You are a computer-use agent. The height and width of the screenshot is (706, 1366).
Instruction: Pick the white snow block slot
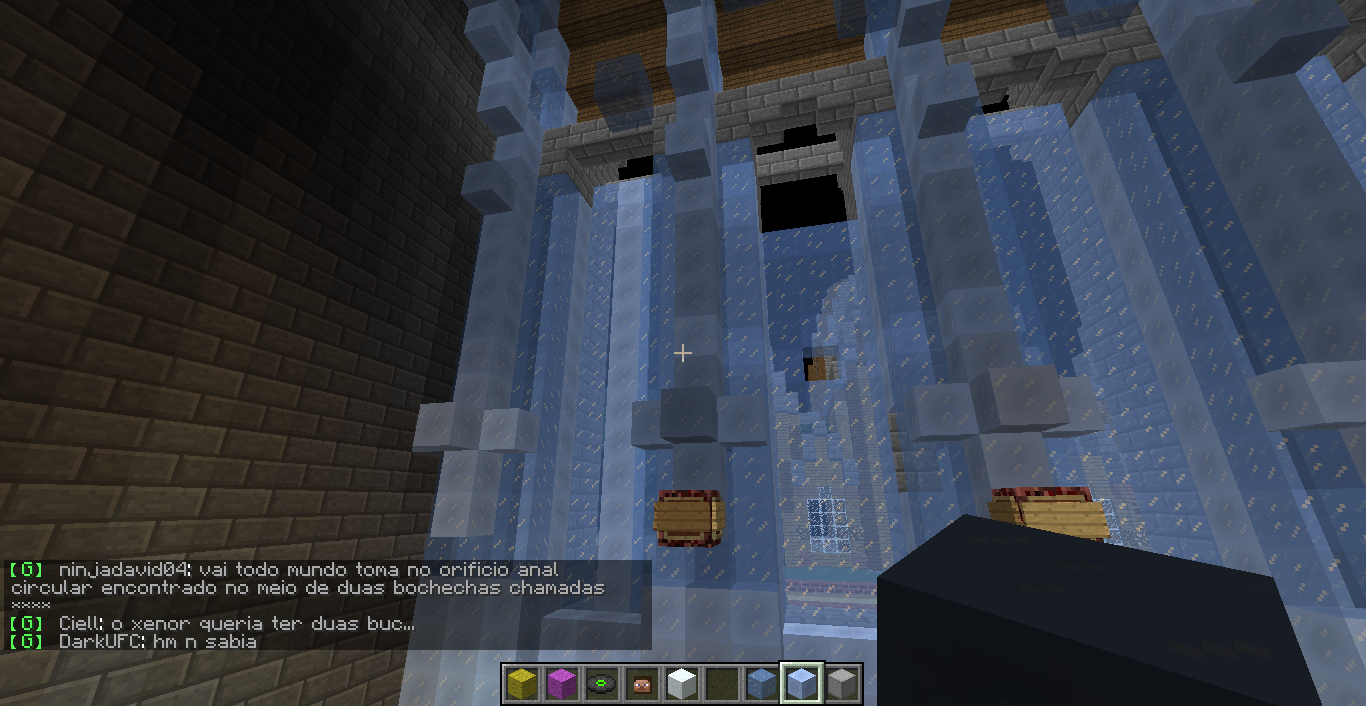682,684
